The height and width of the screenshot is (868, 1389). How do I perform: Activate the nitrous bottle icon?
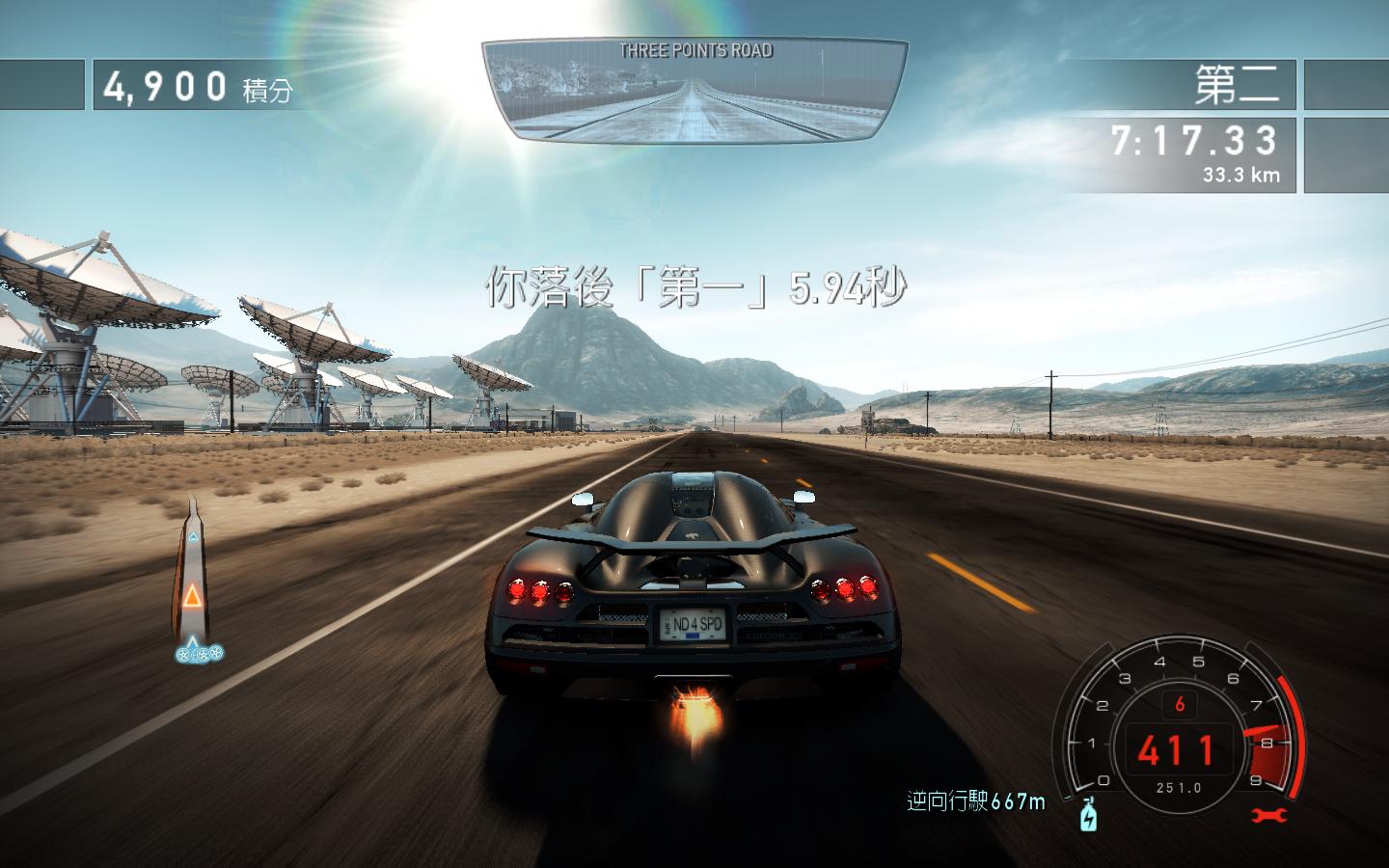tap(1089, 815)
